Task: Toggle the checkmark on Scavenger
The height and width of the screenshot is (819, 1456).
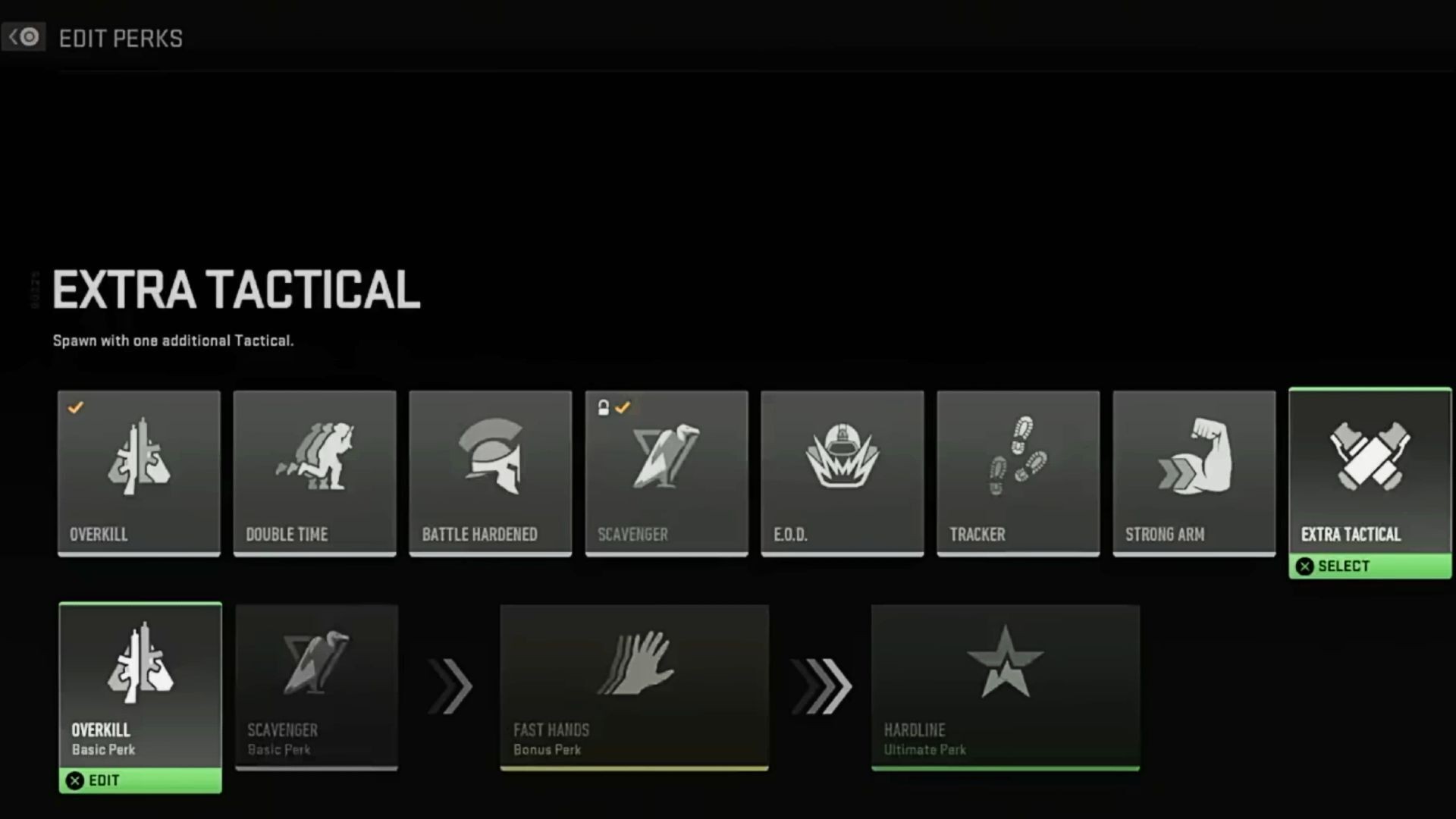Action: [x=623, y=407]
